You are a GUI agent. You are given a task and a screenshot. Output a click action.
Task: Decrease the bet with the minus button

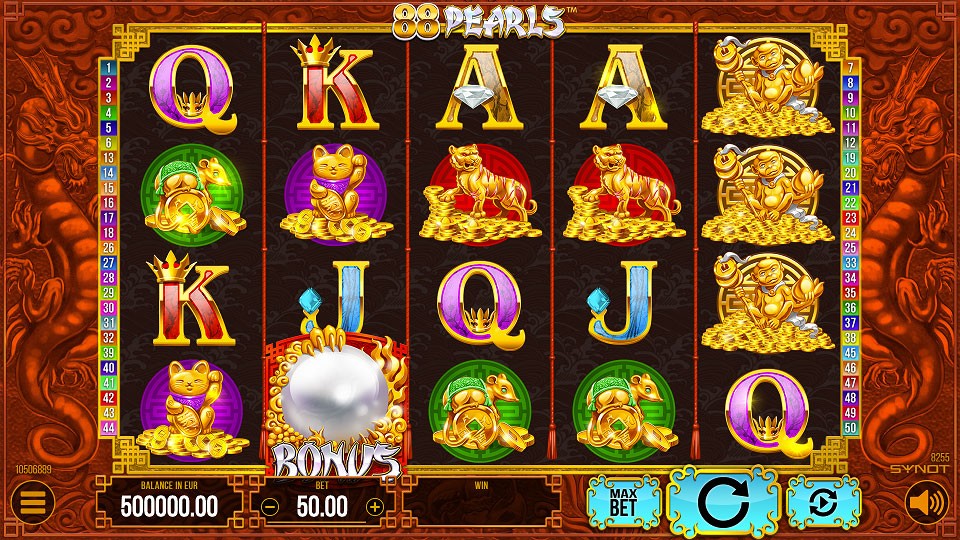click(x=270, y=506)
